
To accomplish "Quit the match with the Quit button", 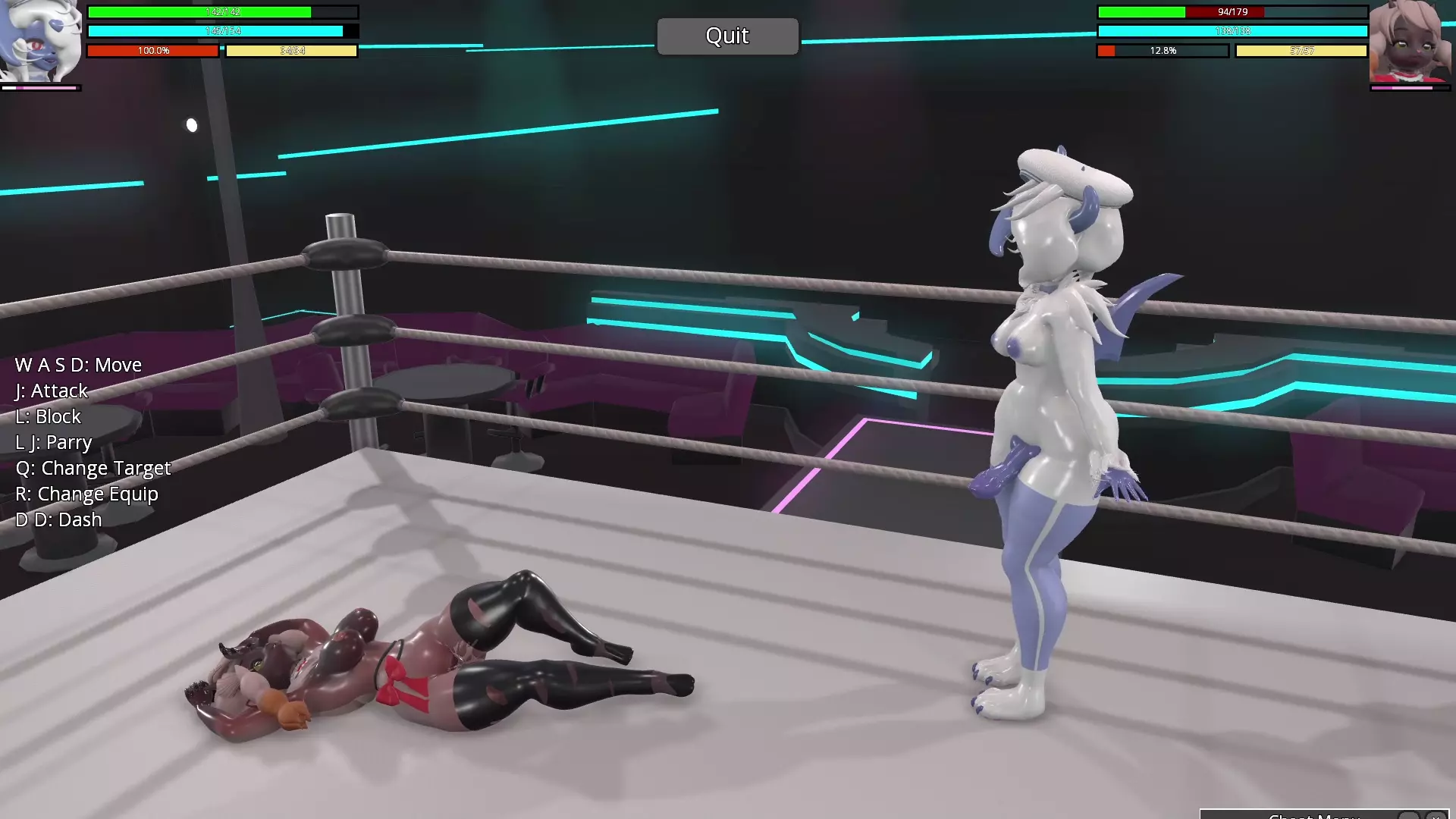I will point(727,36).
